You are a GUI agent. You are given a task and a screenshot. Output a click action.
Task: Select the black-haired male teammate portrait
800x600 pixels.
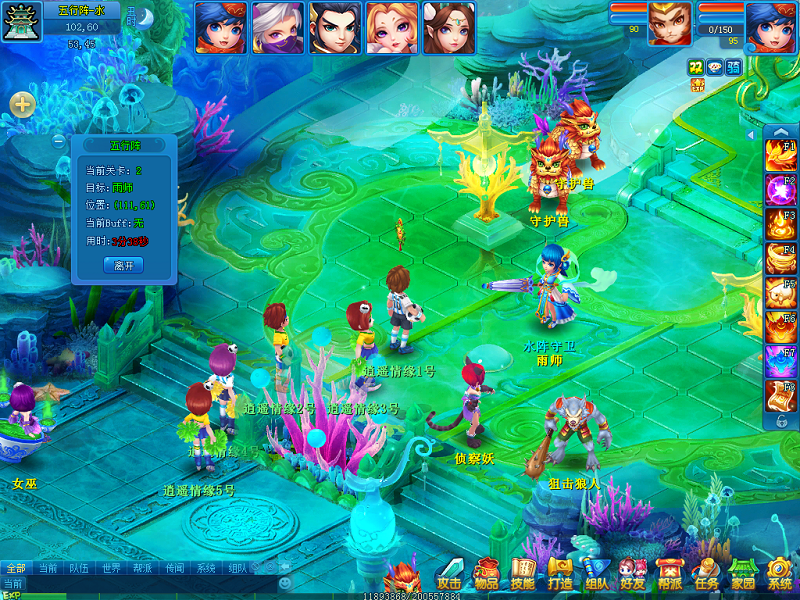pyautogui.click(x=334, y=27)
